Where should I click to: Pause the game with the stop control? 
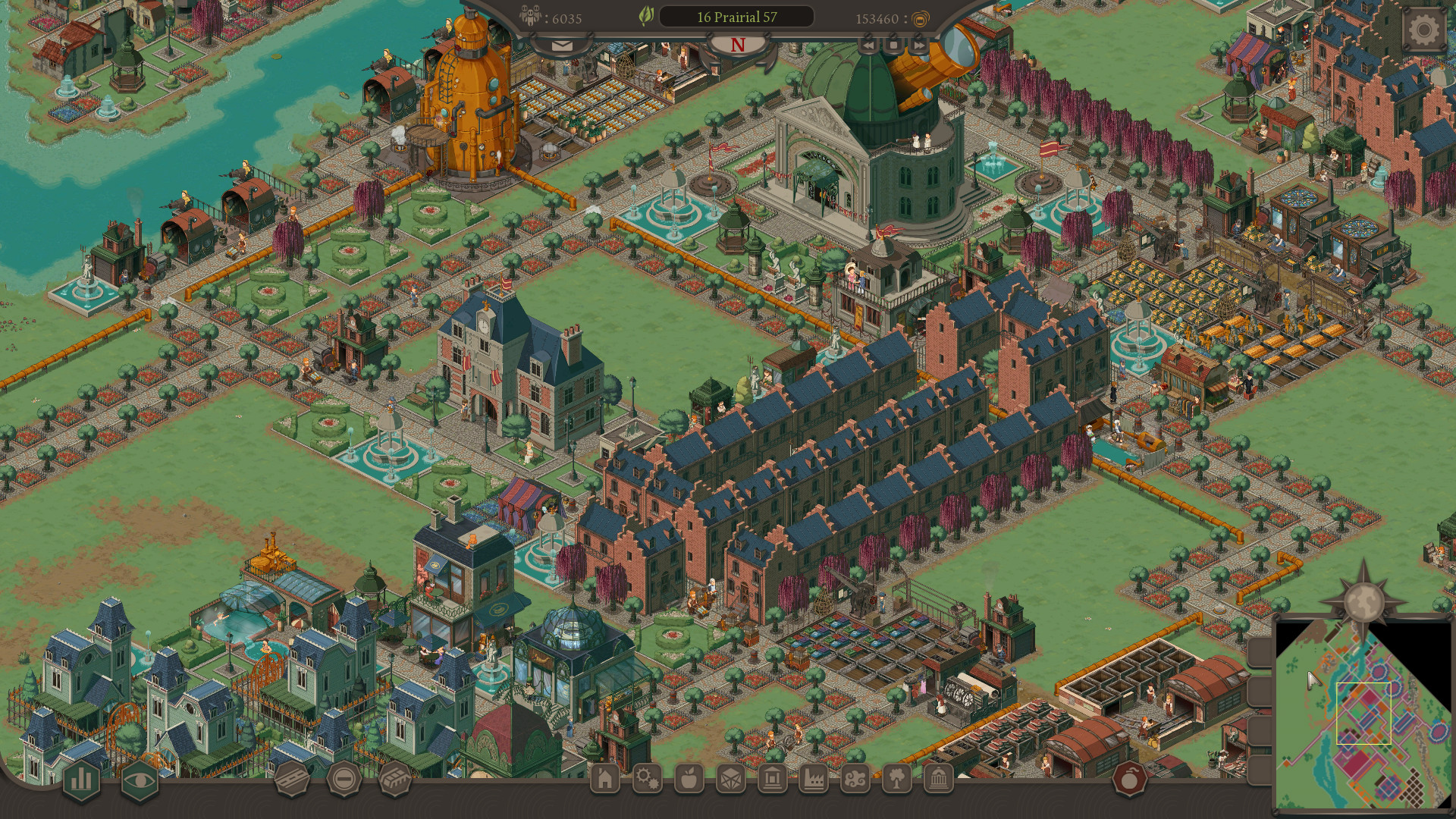[893, 45]
